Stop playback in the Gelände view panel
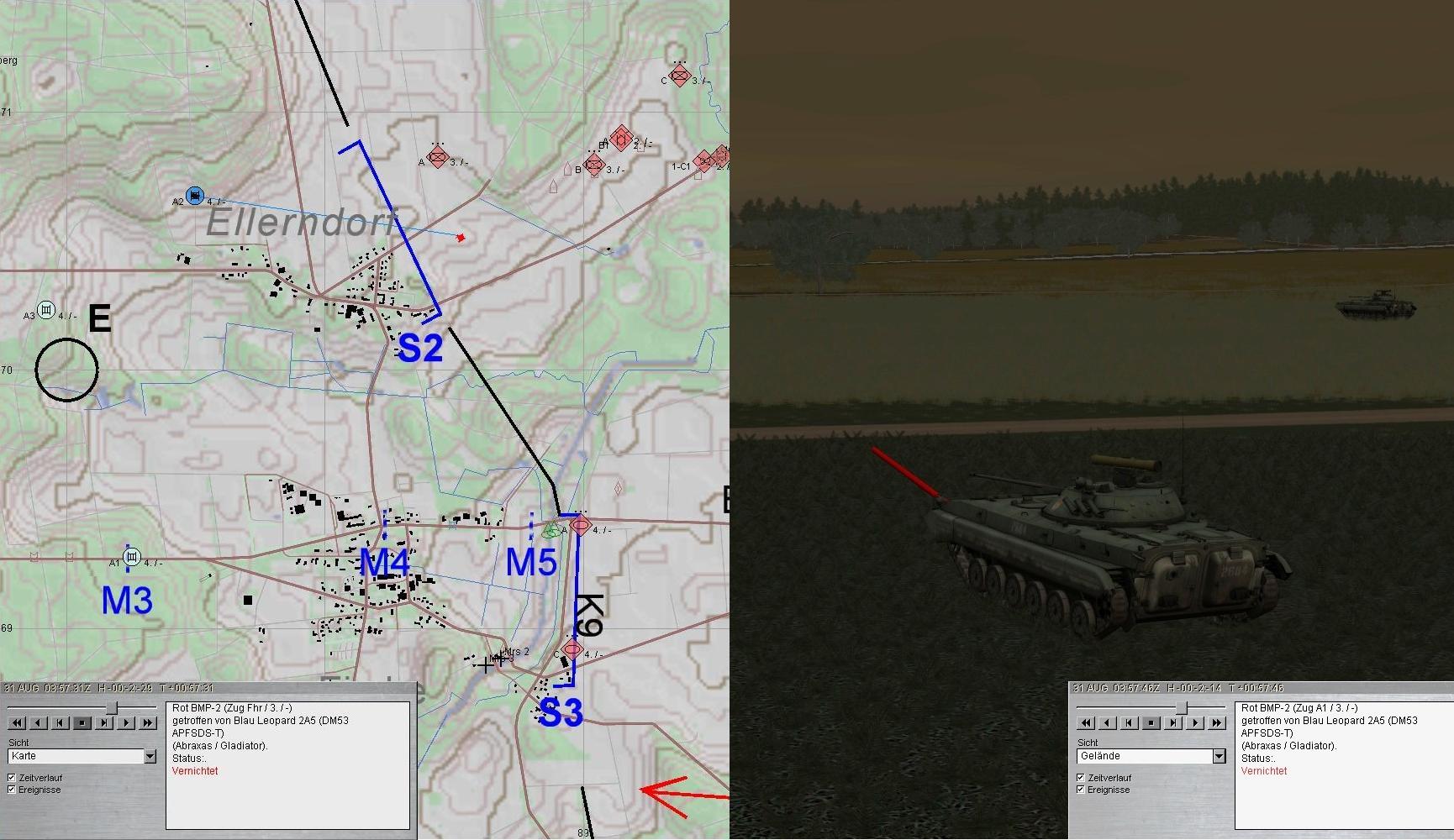The height and width of the screenshot is (840, 1454). click(1151, 722)
